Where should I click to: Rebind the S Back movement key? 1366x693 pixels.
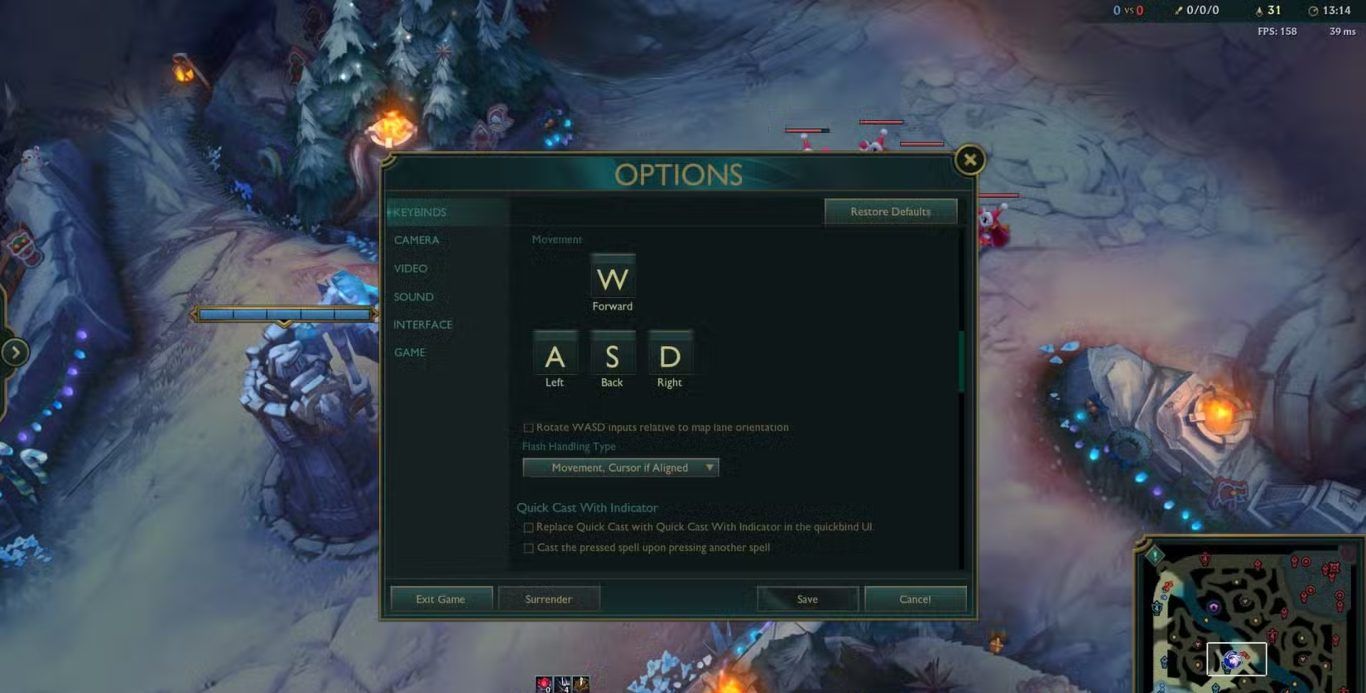pos(612,355)
